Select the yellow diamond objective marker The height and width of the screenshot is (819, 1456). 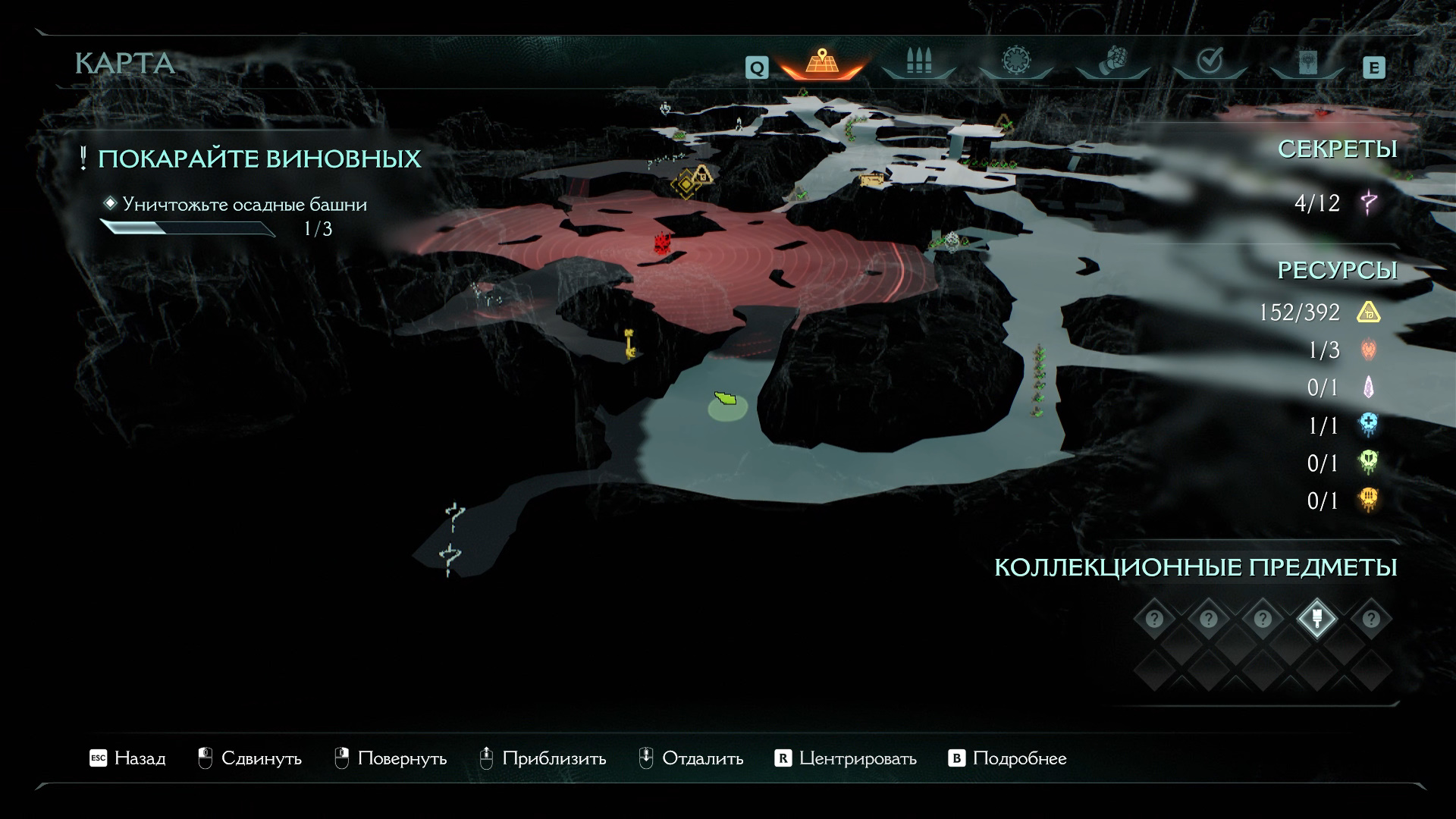[x=686, y=183]
